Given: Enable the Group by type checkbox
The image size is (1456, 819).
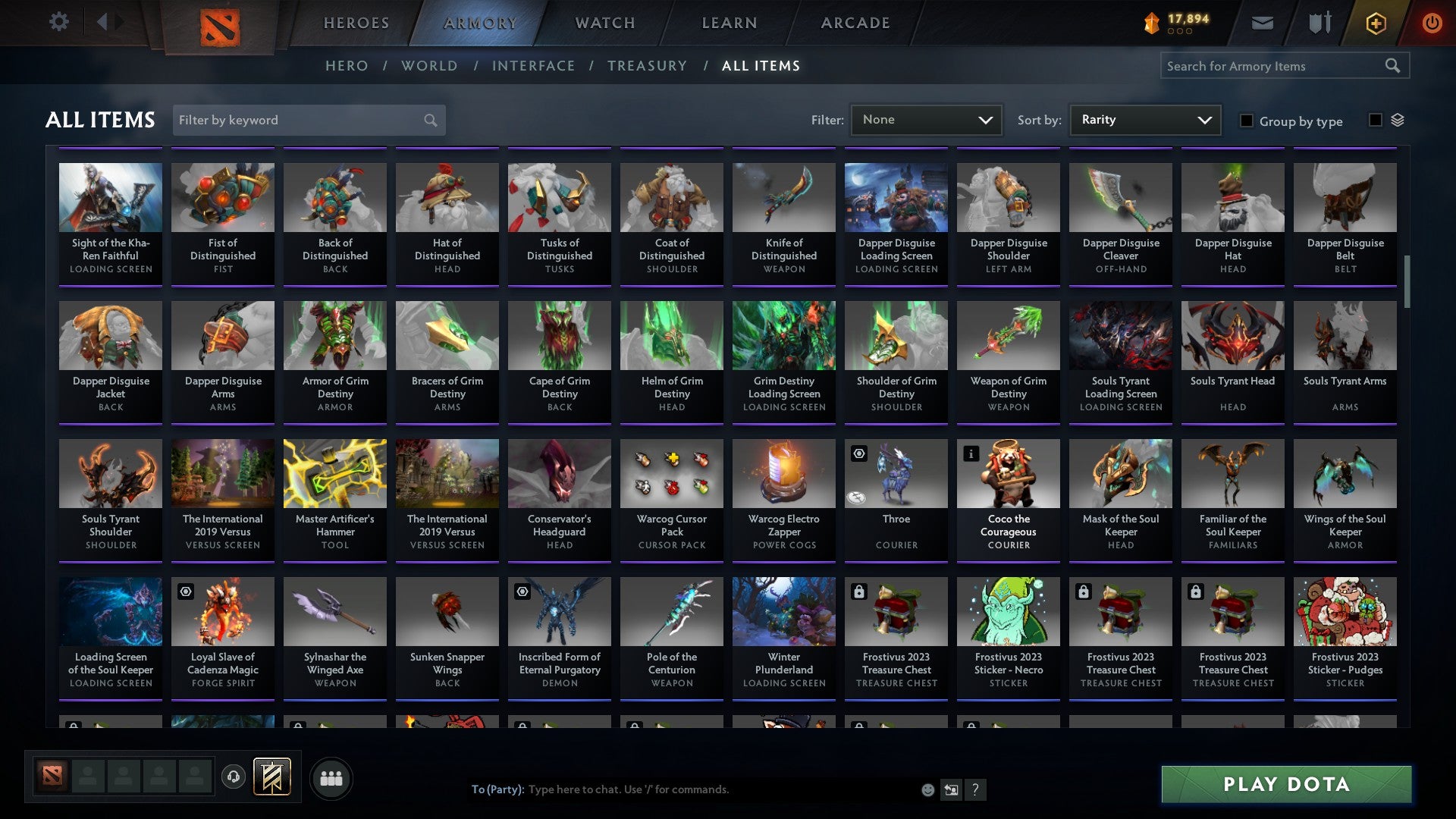Looking at the screenshot, I should [1247, 121].
